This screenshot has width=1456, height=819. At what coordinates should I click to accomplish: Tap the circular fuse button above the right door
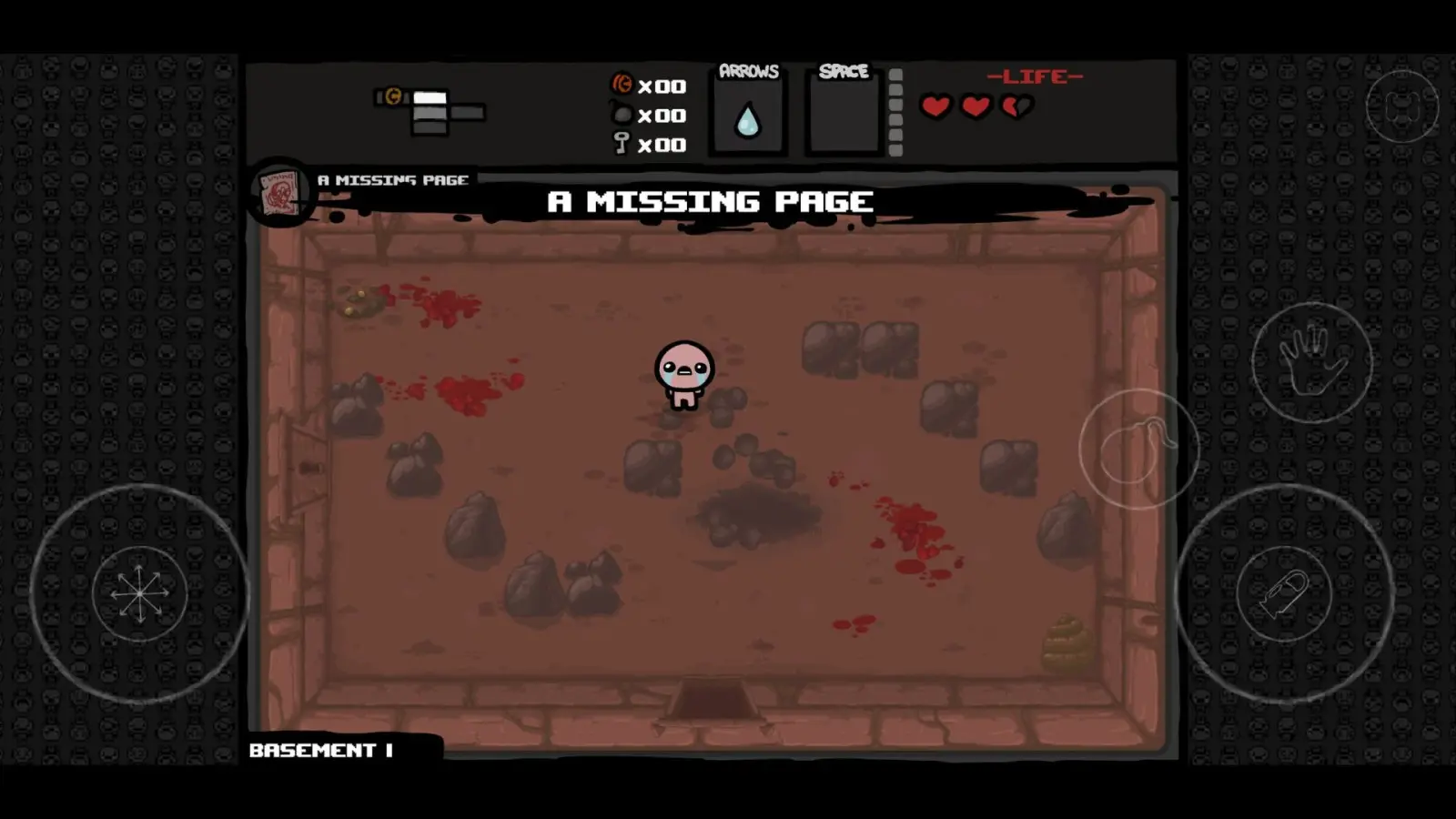point(1138,449)
